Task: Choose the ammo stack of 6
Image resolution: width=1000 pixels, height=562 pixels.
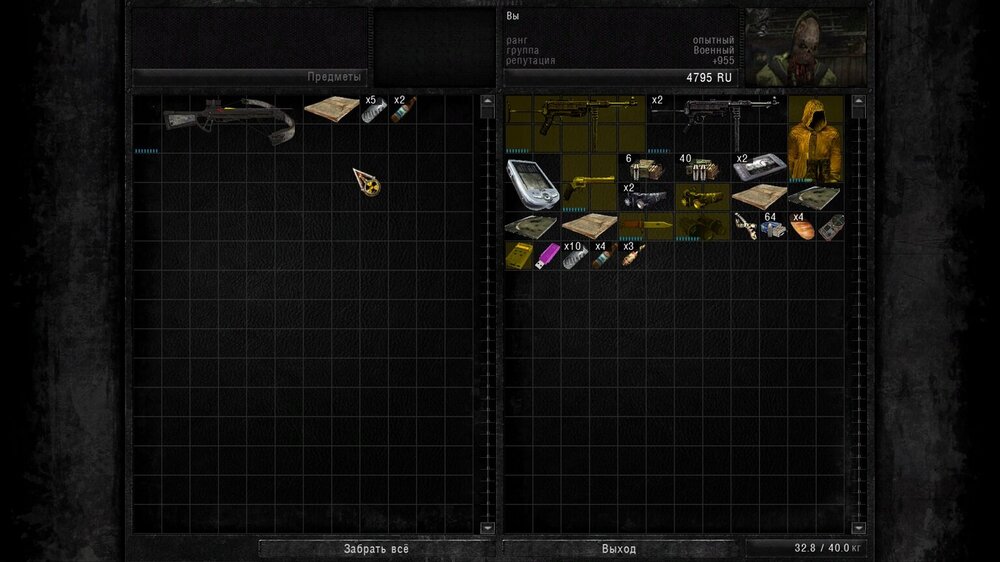Action: pyautogui.click(x=645, y=168)
